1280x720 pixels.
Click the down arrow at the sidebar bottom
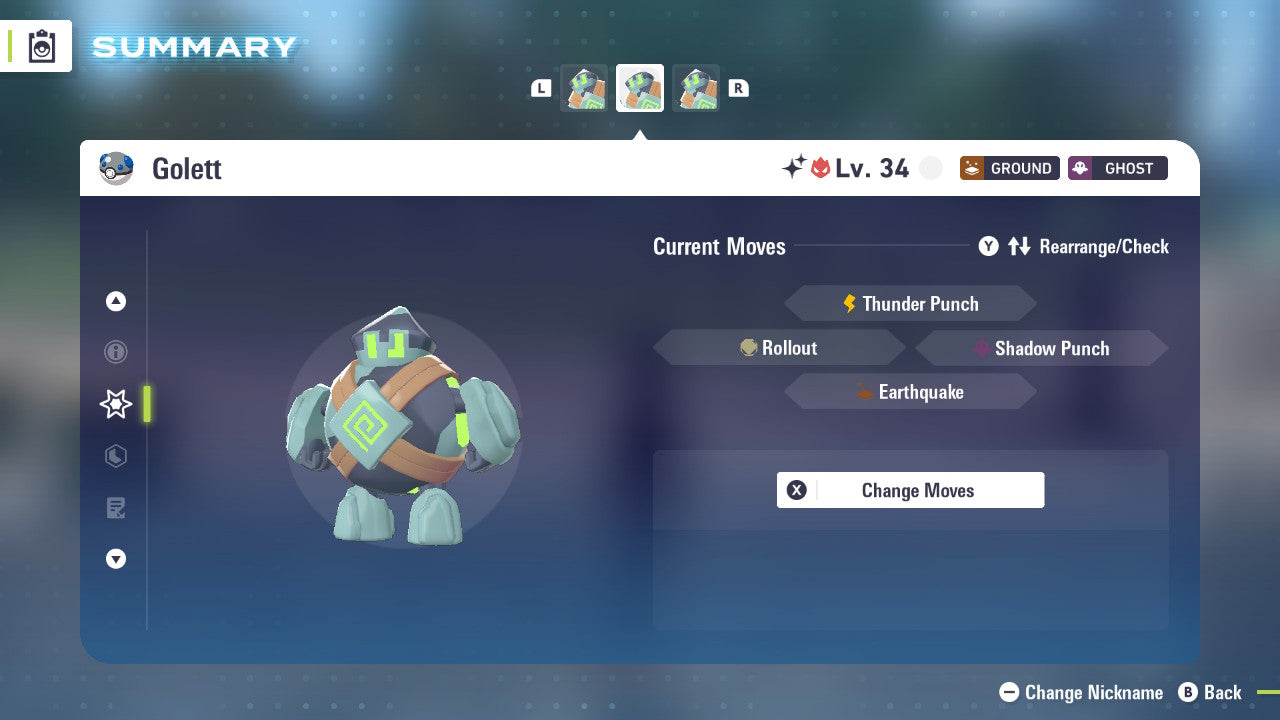pos(115,559)
